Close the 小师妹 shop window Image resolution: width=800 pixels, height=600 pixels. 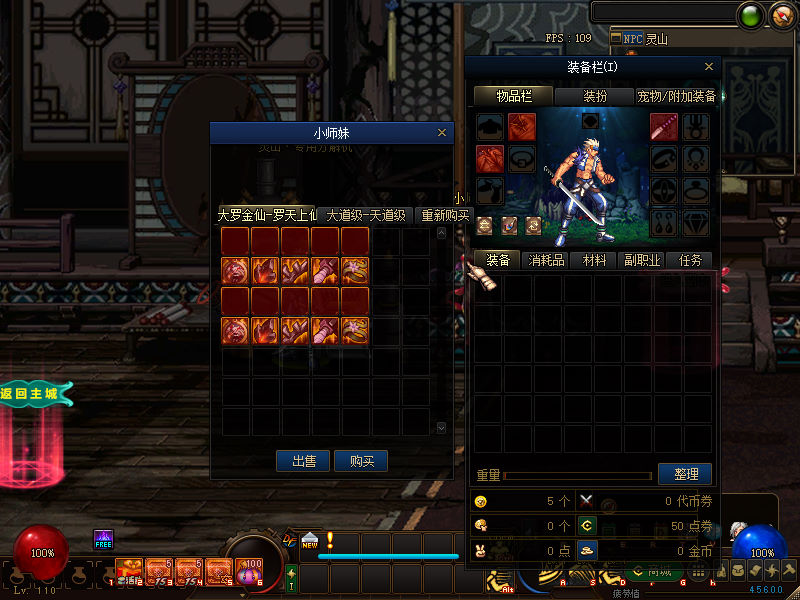(x=442, y=132)
